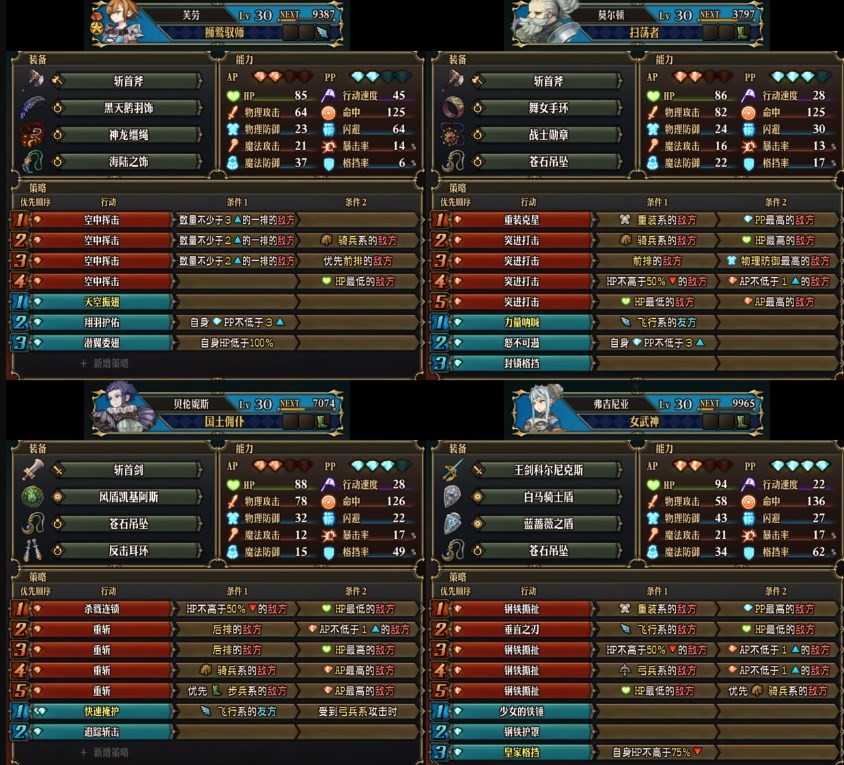844x765 pixels.
Task: Click the 战士勋章 equipment slot
Action: 548,135
